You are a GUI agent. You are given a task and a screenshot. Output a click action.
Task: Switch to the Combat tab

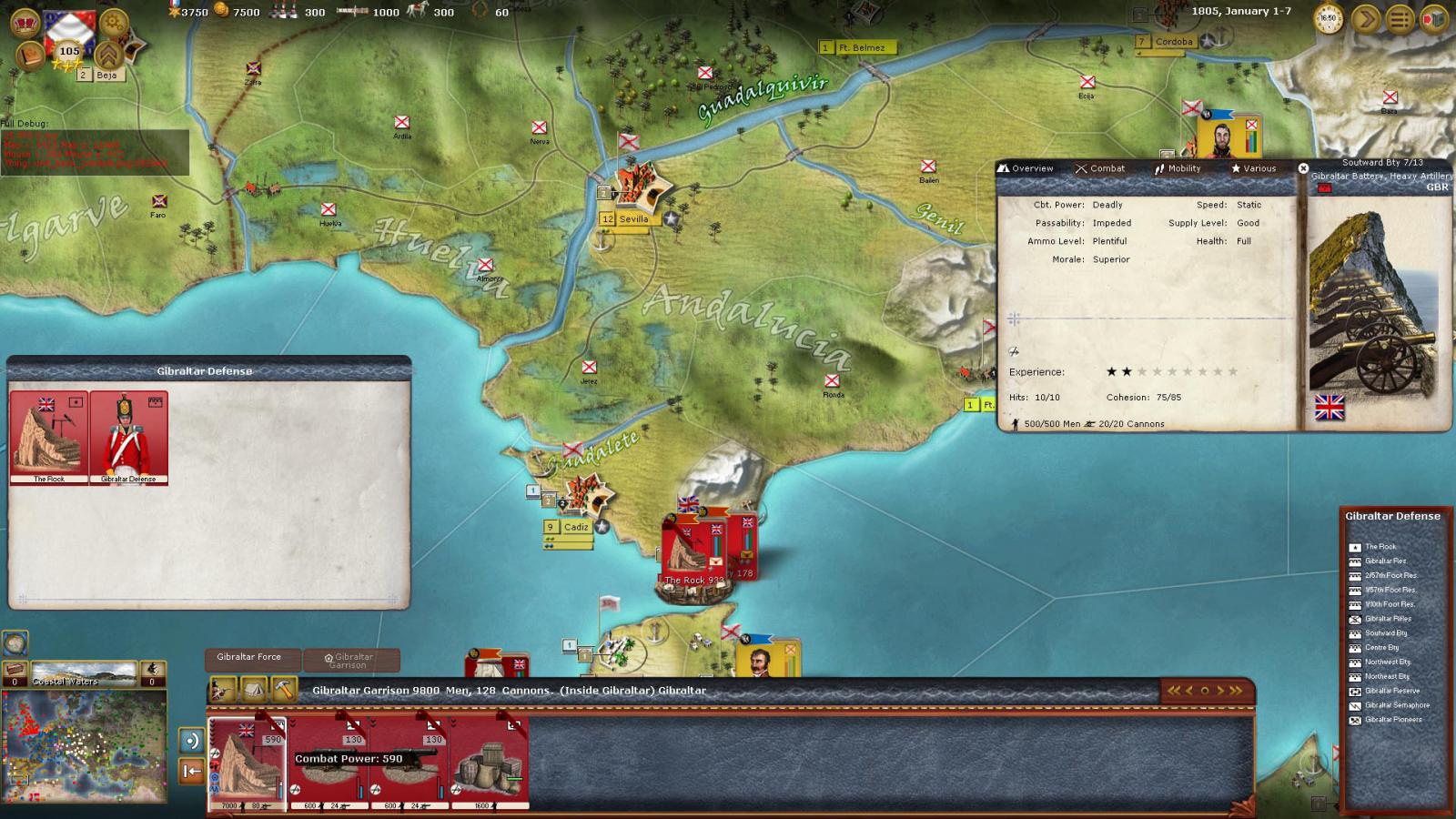[1100, 168]
